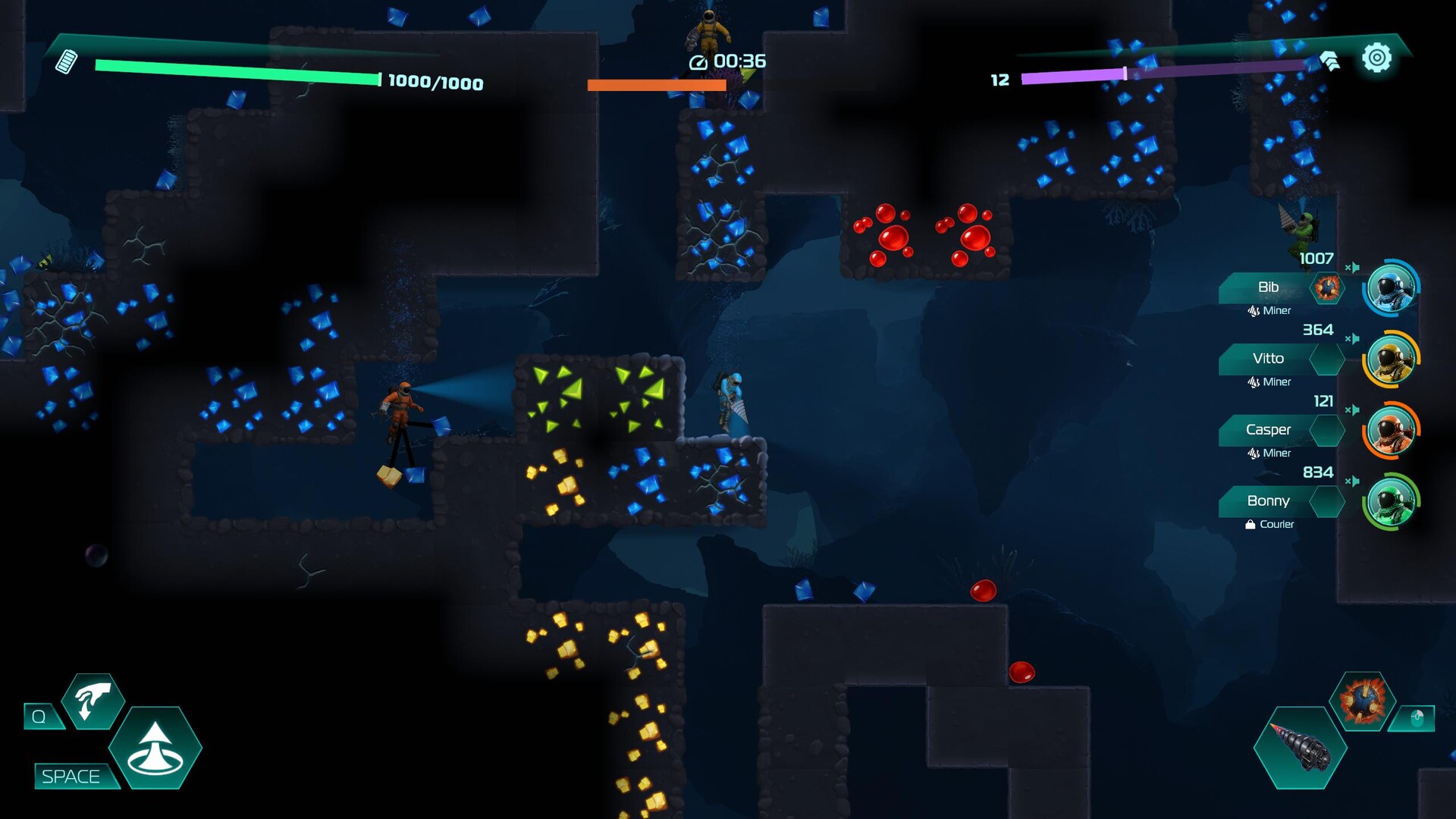Choose Casper's orange astronaut portrait
This screenshot has height=819, width=1456.
pos(1391,431)
